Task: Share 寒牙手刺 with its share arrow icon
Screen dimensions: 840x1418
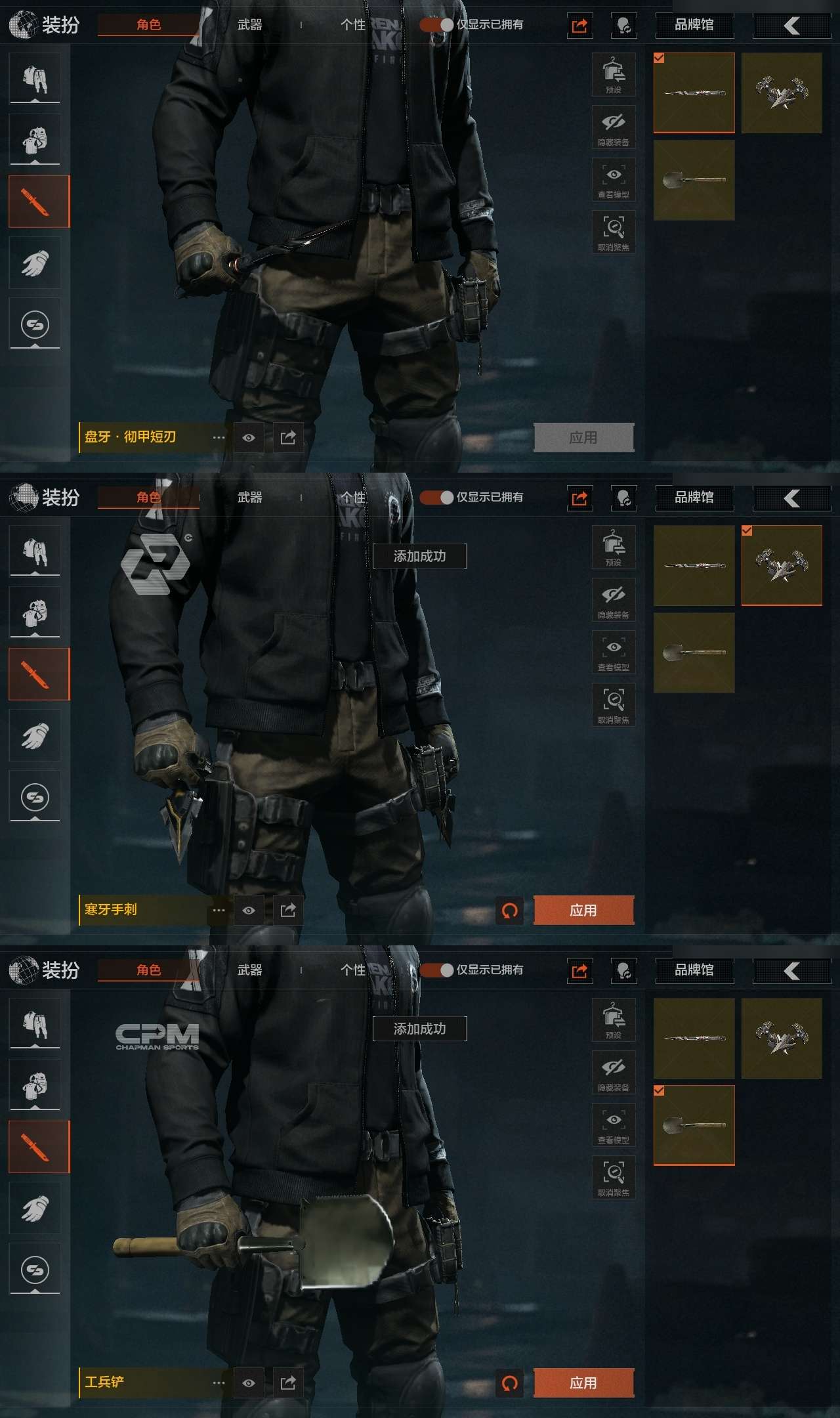Action: 288,911
